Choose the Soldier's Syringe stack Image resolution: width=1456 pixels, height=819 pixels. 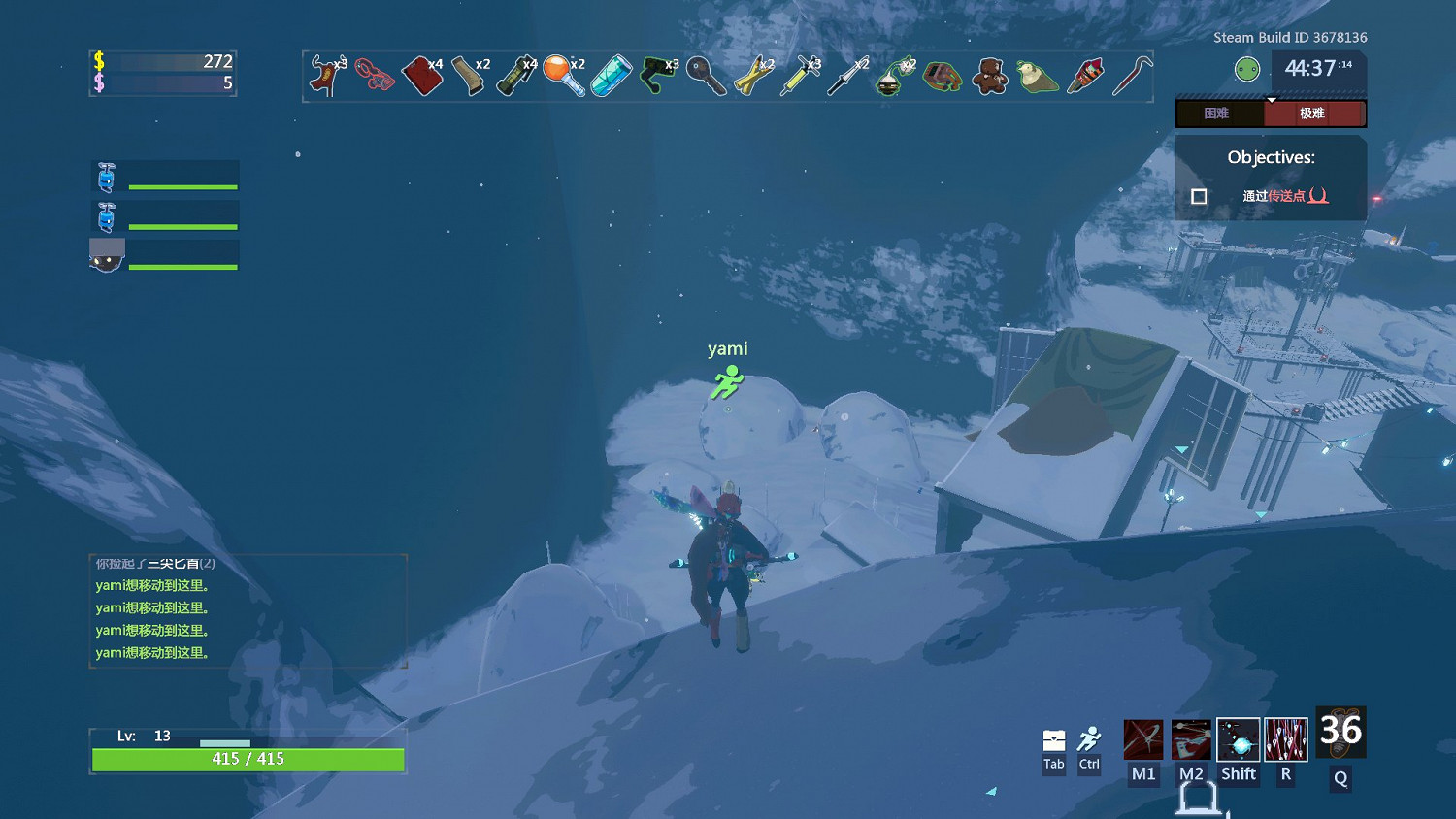pyautogui.click(x=800, y=76)
